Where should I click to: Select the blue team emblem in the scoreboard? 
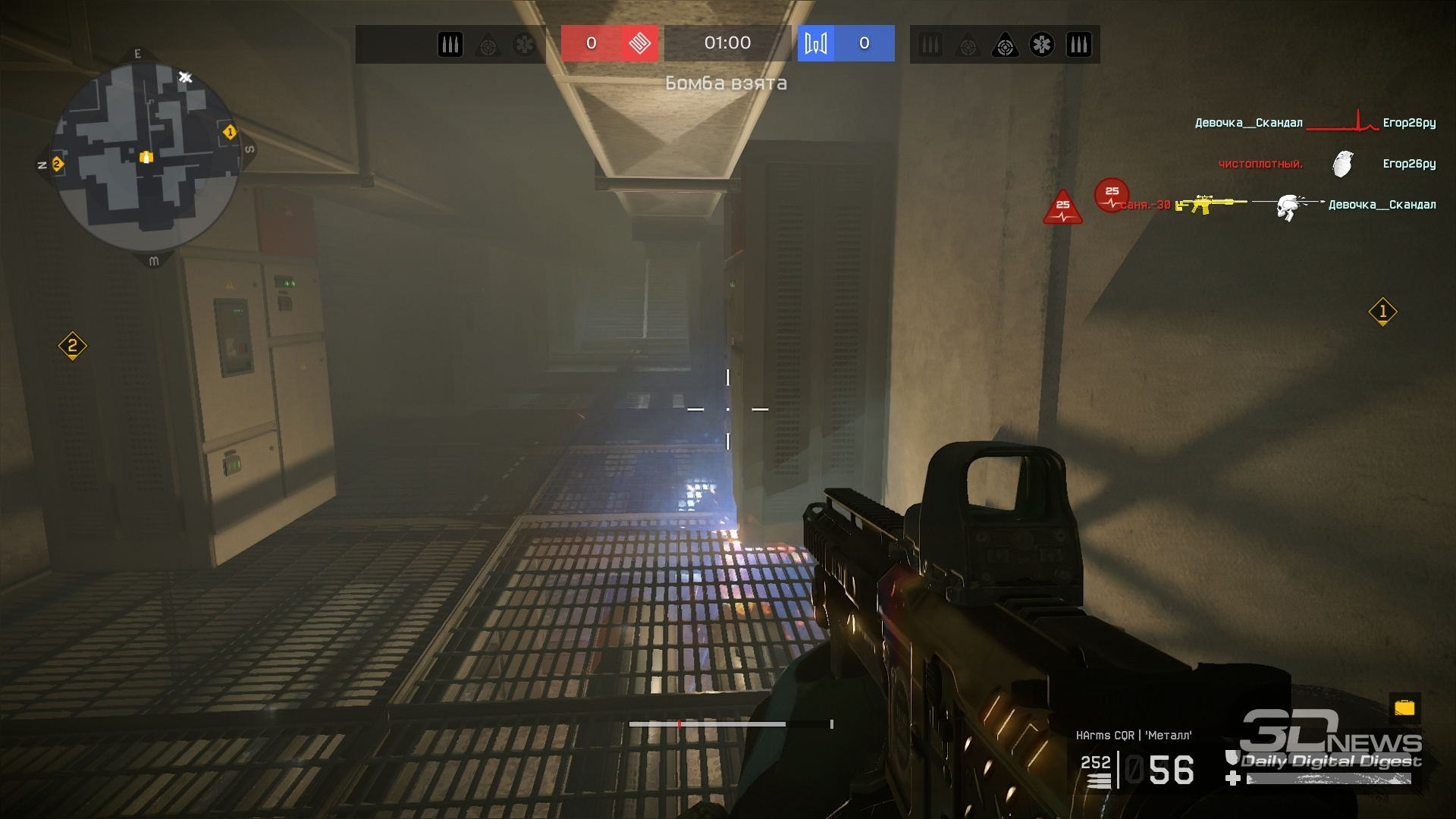click(816, 43)
